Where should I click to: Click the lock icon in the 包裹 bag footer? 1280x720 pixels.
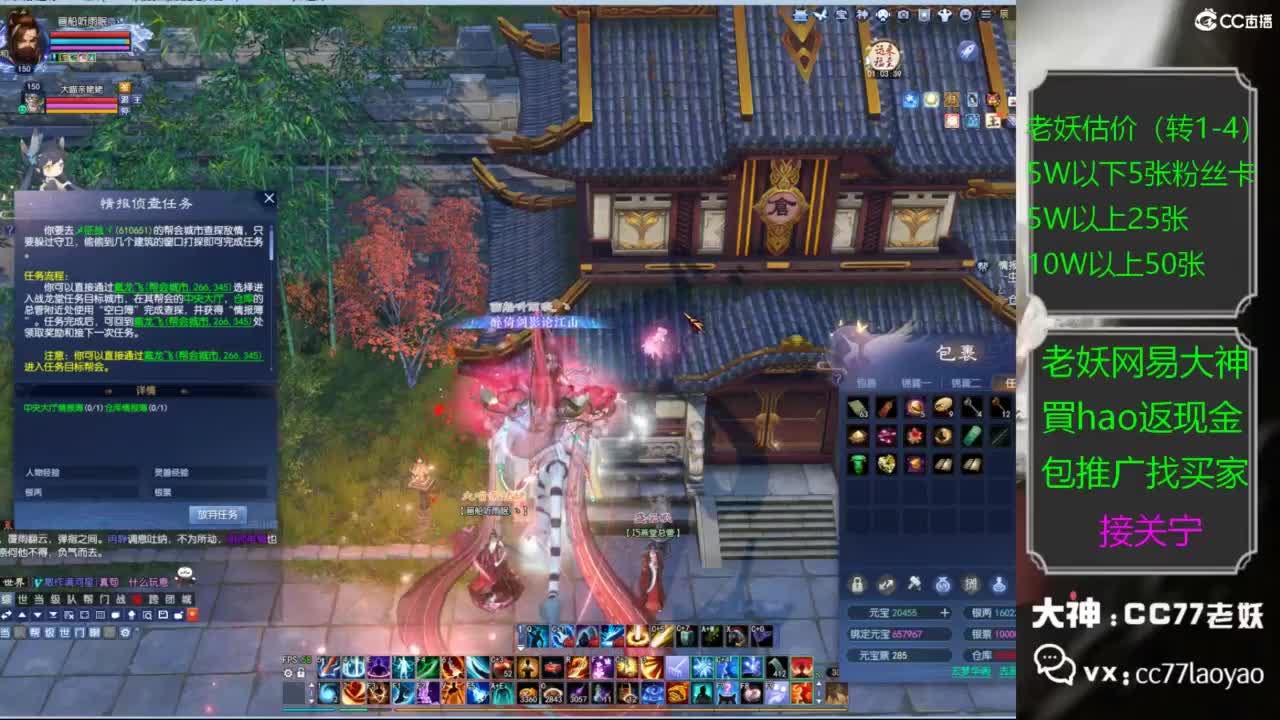pyautogui.click(x=856, y=584)
